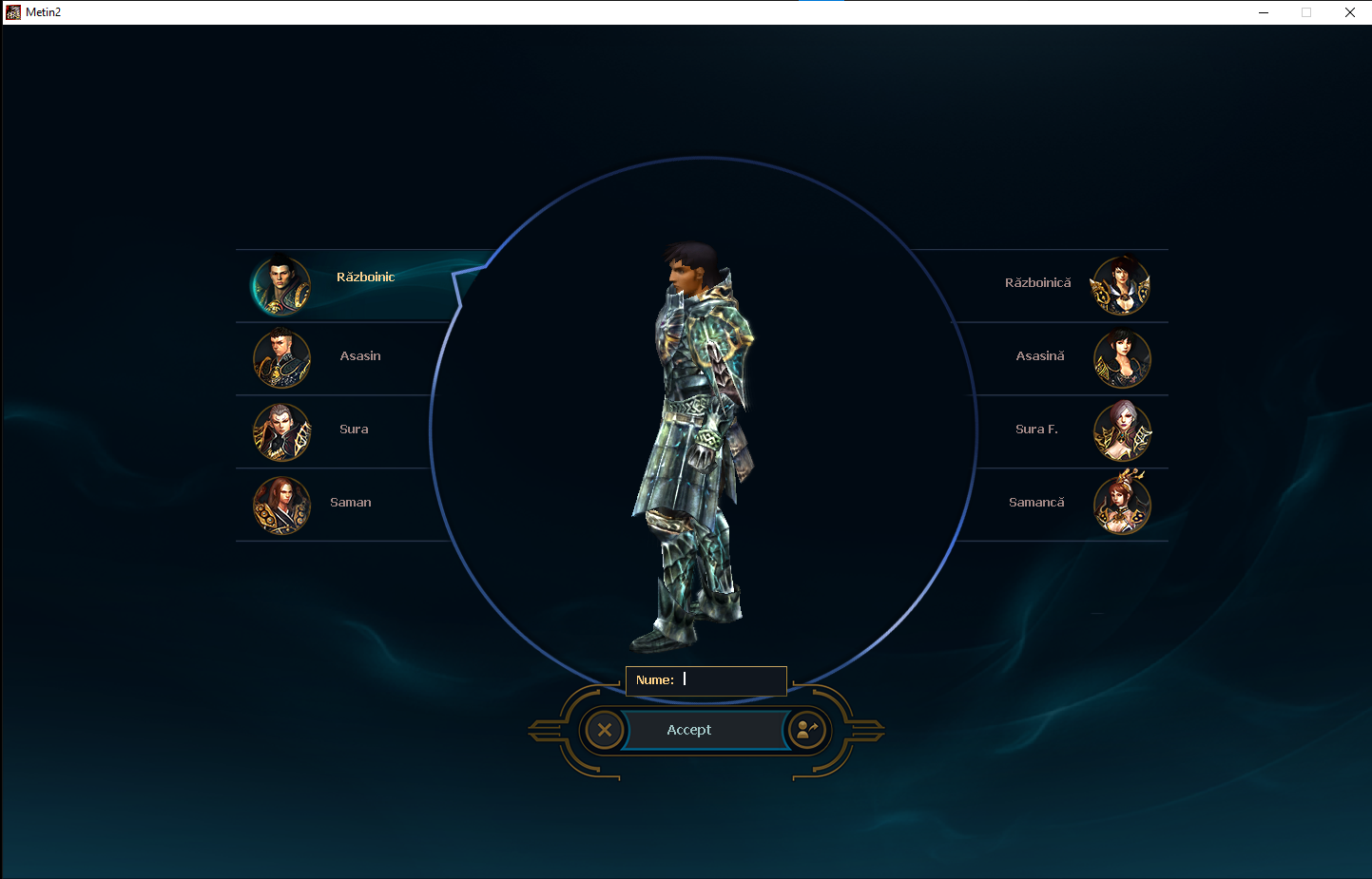Select the highlighted Războinic row
The image size is (1372, 879).
coord(352,283)
